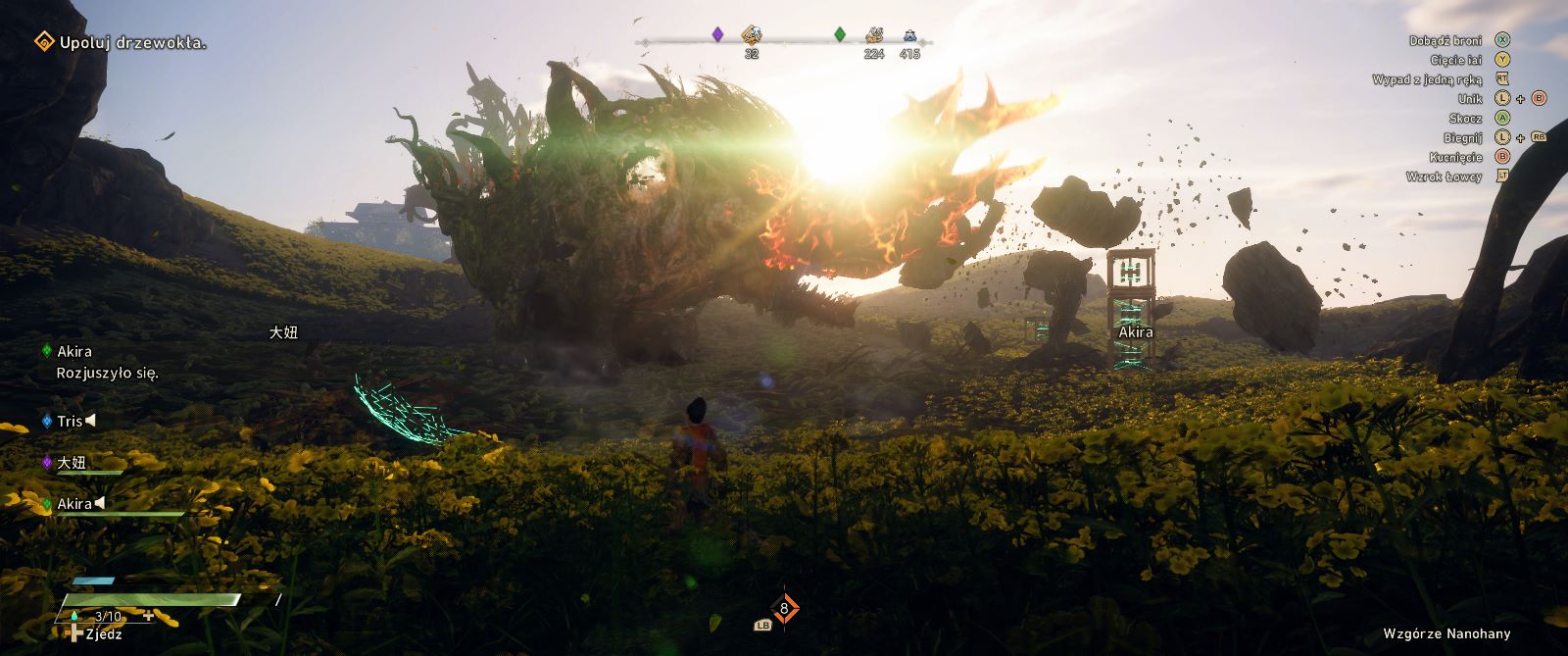Image resolution: width=1568 pixels, height=656 pixels.
Task: Click the green diamond compass marker
Action: pos(839,34)
